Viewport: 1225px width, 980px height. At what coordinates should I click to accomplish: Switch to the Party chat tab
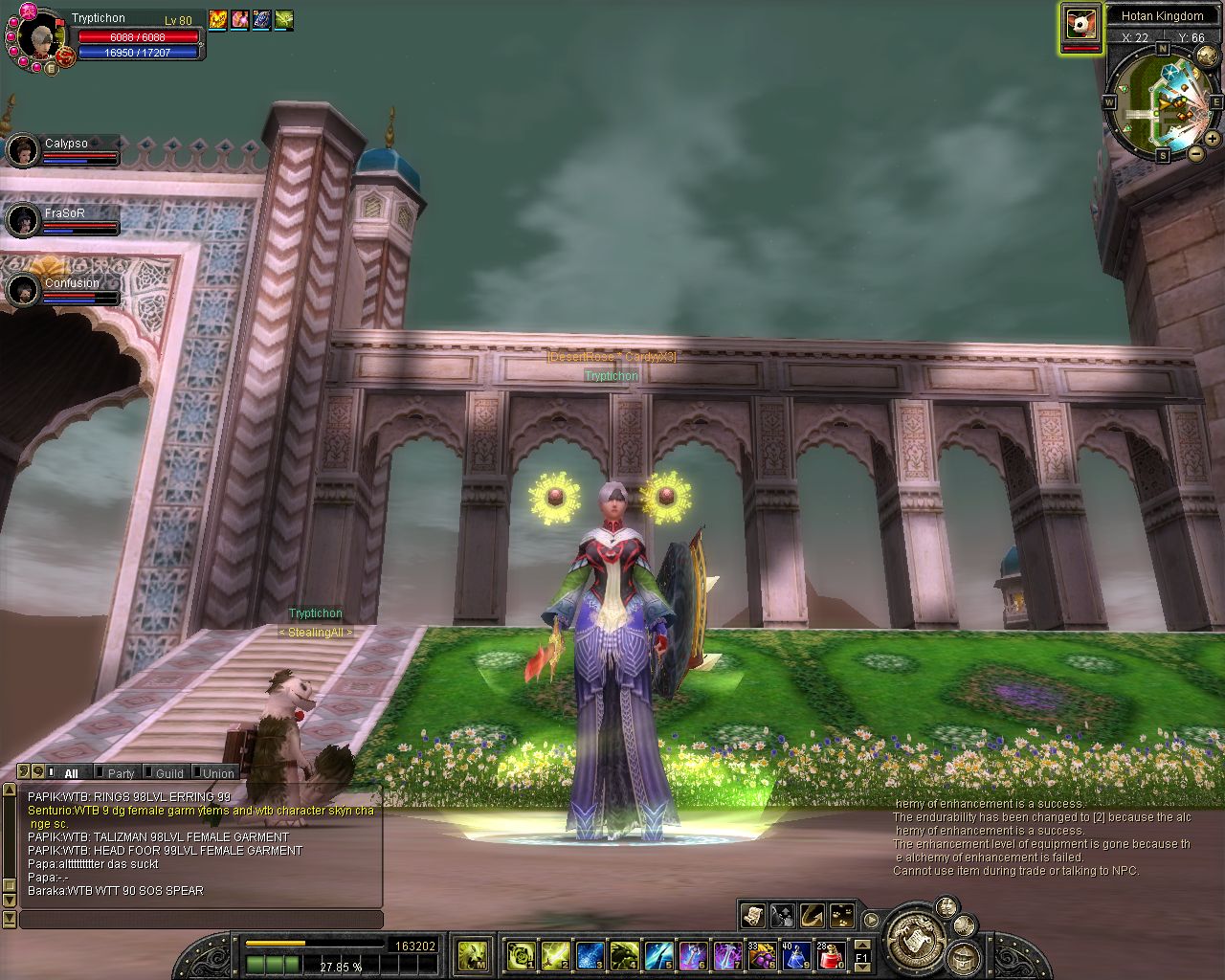[121, 772]
